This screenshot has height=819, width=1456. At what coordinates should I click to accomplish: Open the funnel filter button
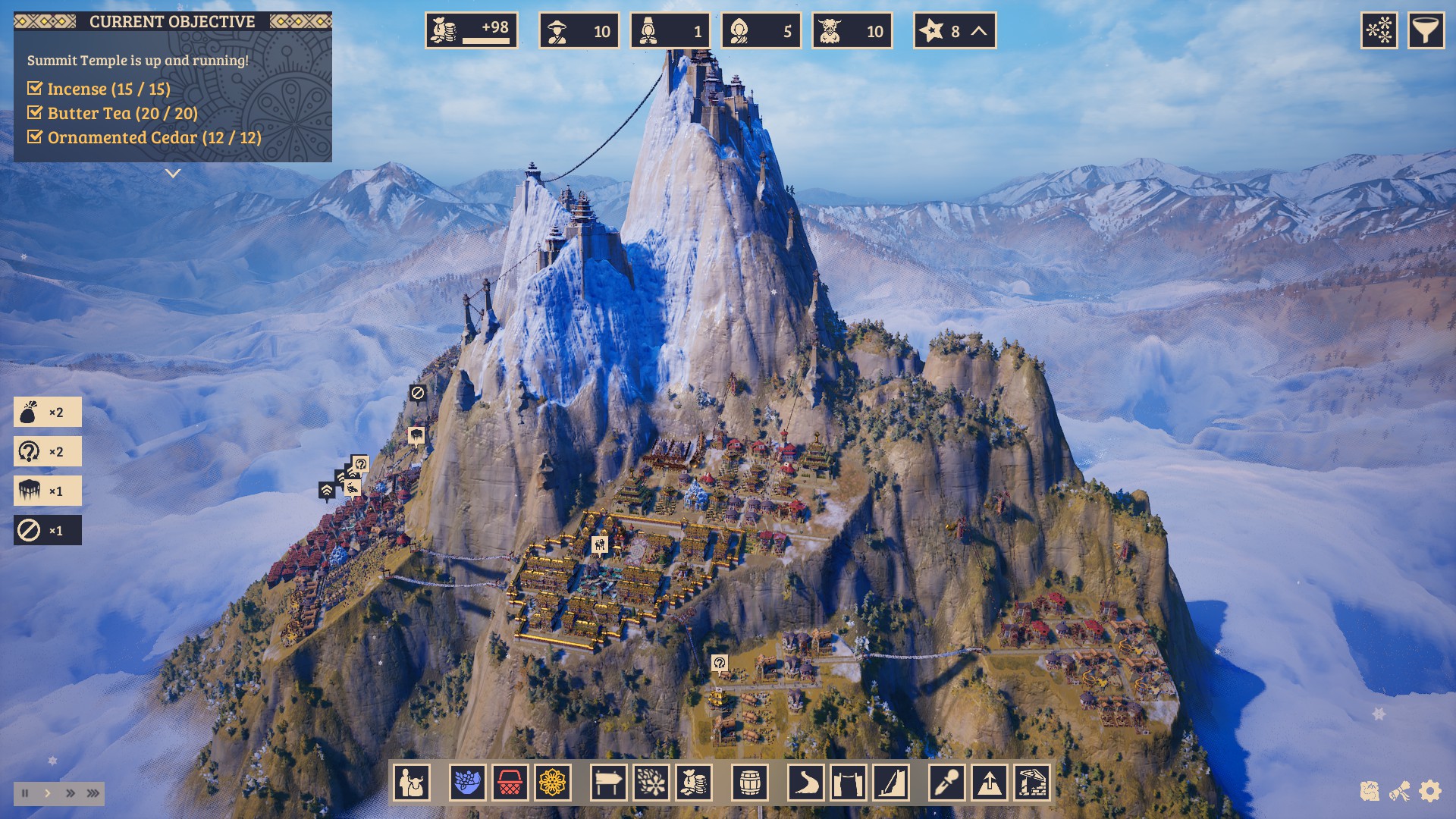pyautogui.click(x=1426, y=31)
